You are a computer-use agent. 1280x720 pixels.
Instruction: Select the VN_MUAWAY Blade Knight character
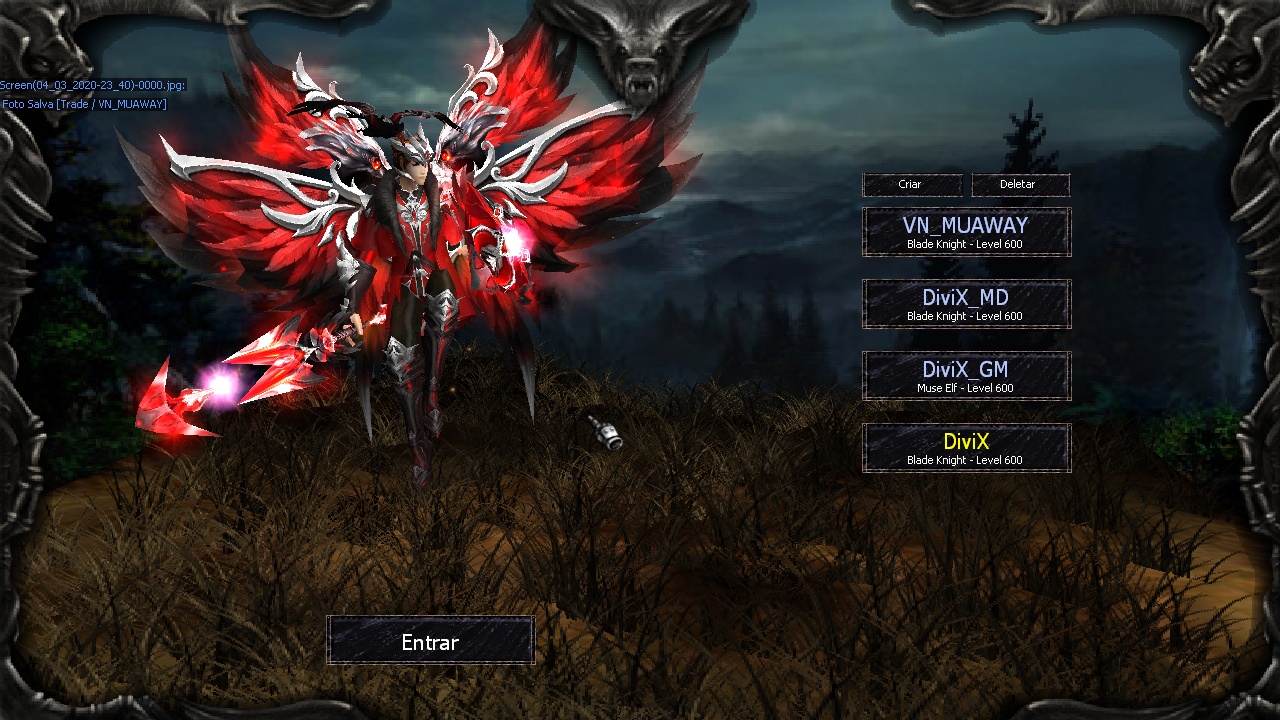point(966,232)
